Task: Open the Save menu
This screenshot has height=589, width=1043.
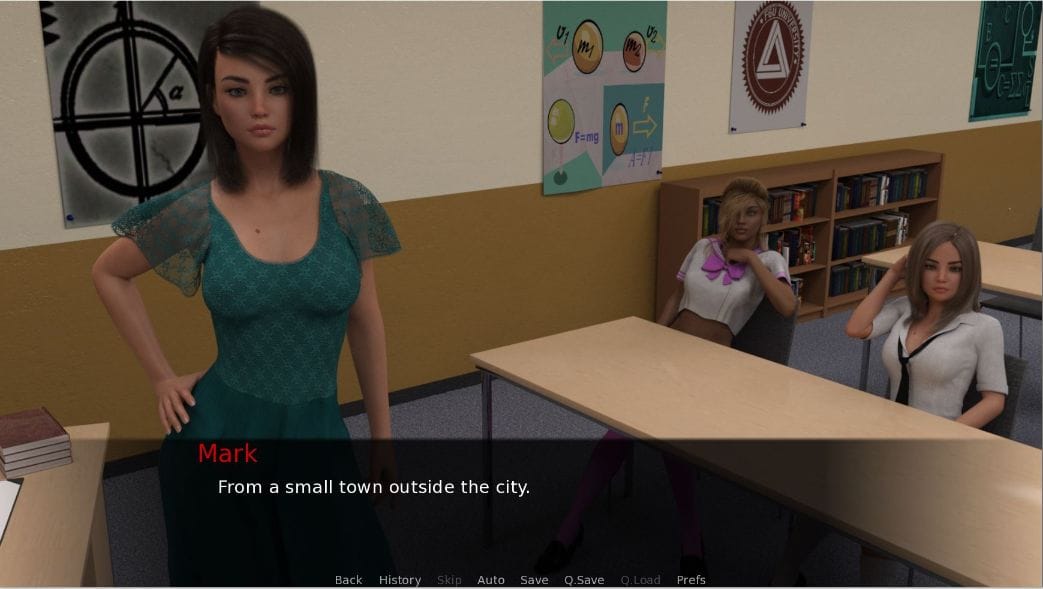Action: (534, 580)
